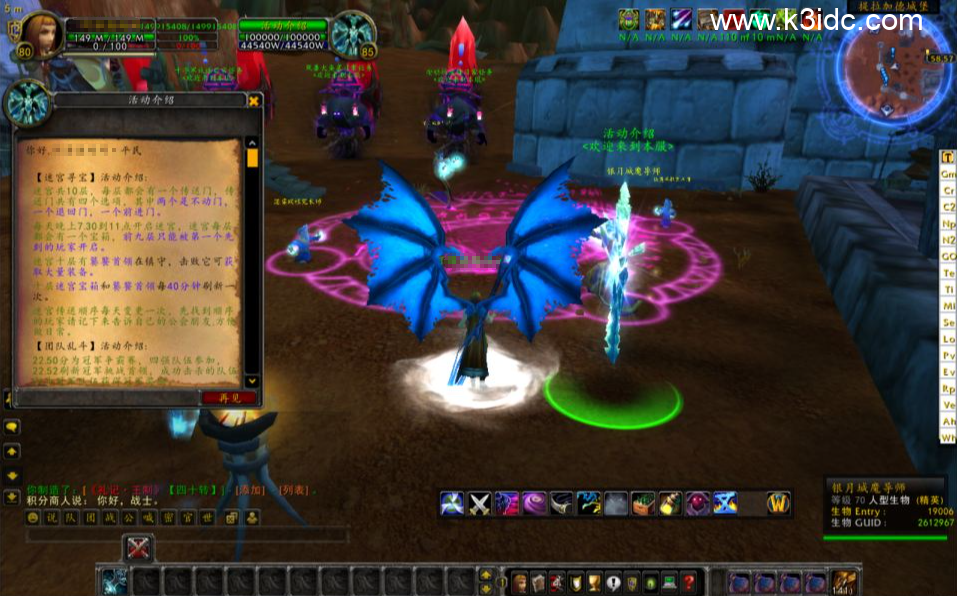This screenshot has height=596, width=957.
Task: Use the yellow potion flask item
Action: coord(670,504)
